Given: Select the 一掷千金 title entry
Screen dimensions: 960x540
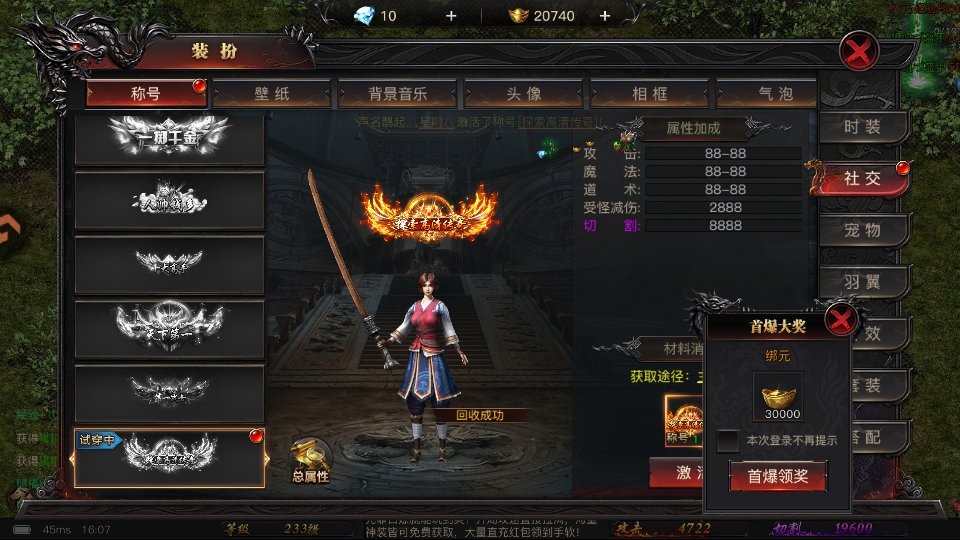Looking at the screenshot, I should [x=169, y=136].
